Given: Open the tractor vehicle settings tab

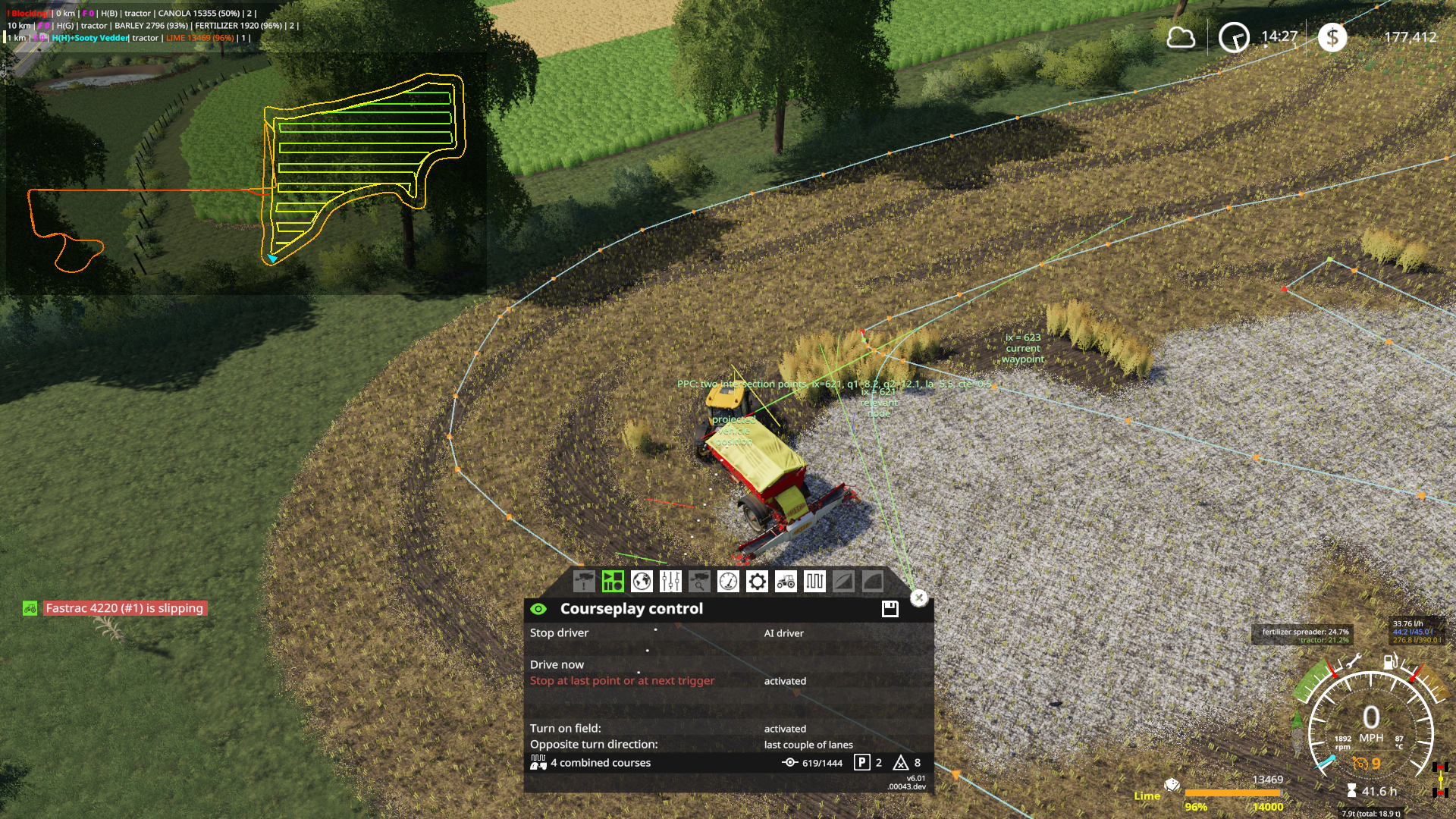Looking at the screenshot, I should tap(786, 582).
